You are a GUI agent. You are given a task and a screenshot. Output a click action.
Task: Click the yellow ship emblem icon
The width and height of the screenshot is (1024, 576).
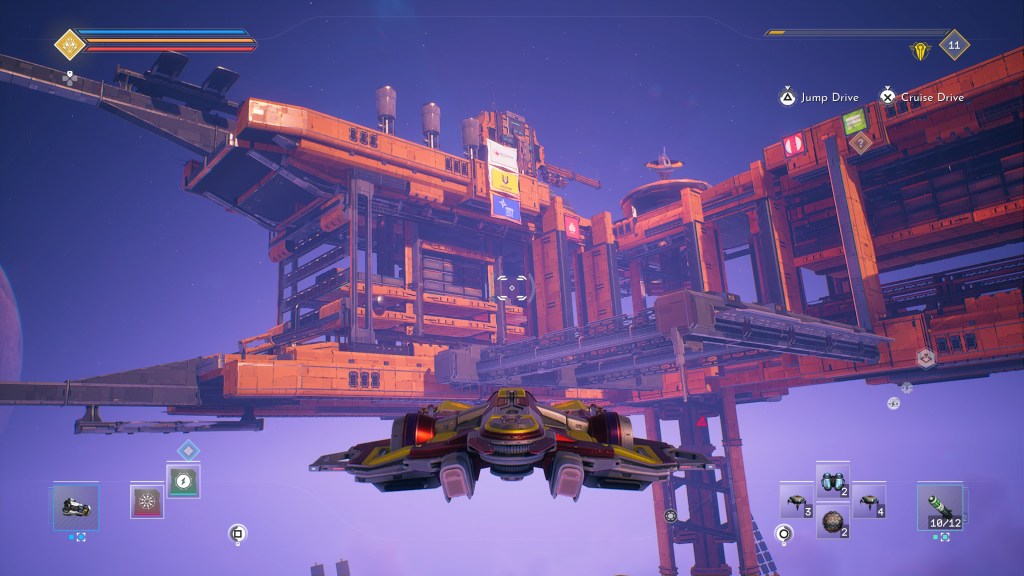pyautogui.click(x=919, y=49)
